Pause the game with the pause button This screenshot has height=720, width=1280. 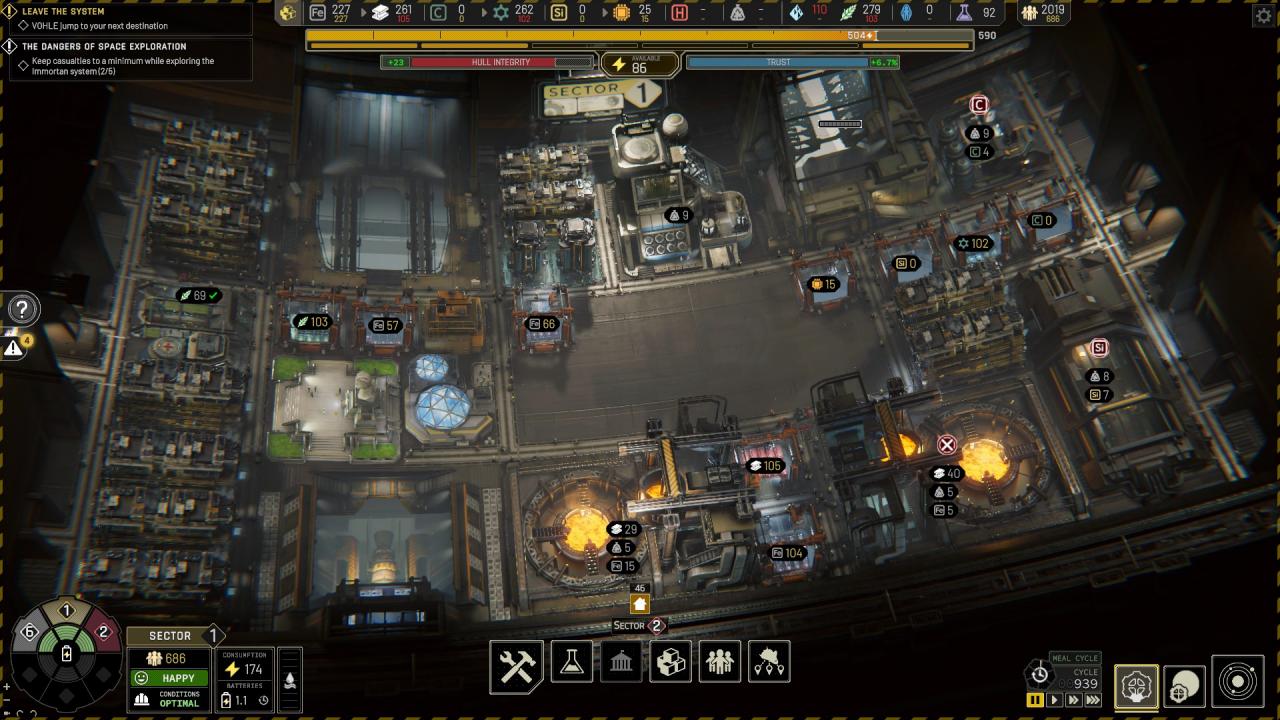click(x=1035, y=700)
